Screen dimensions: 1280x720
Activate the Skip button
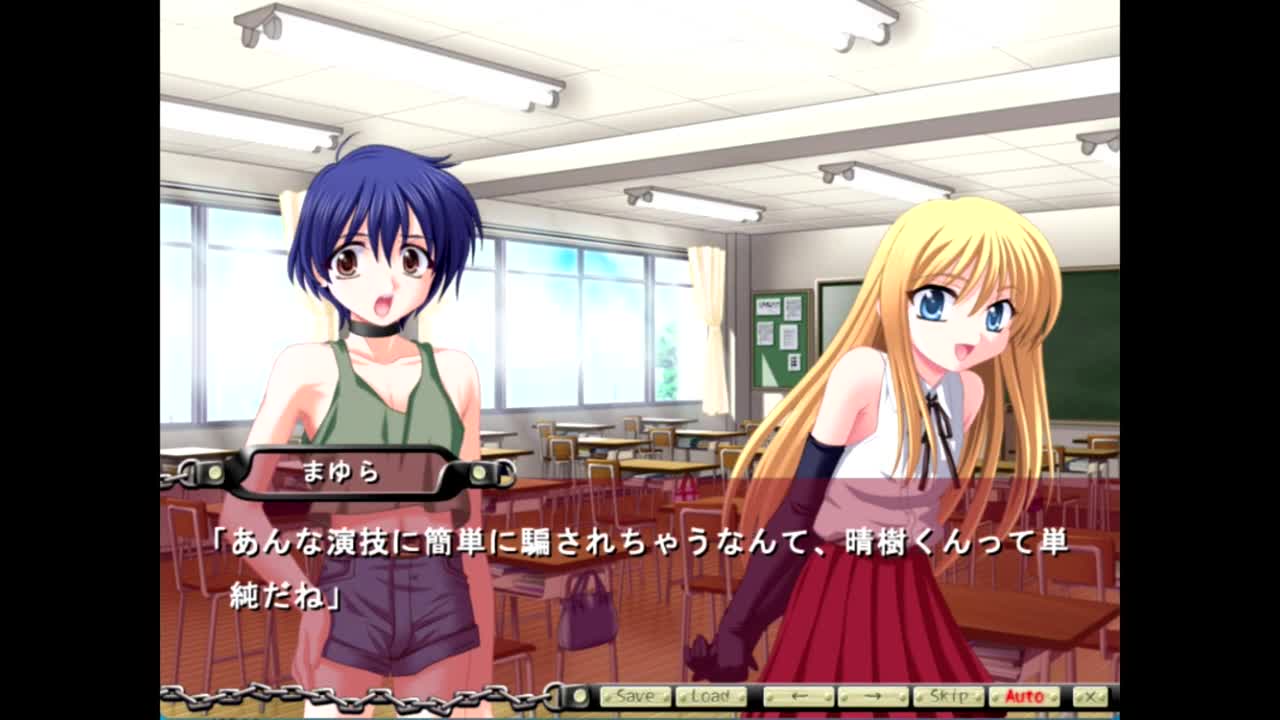(x=948, y=696)
